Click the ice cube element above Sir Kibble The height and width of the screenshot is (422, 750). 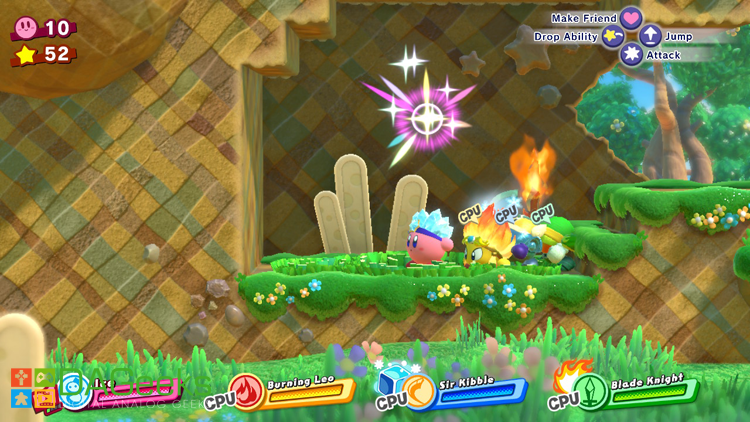pyautogui.click(x=391, y=378)
